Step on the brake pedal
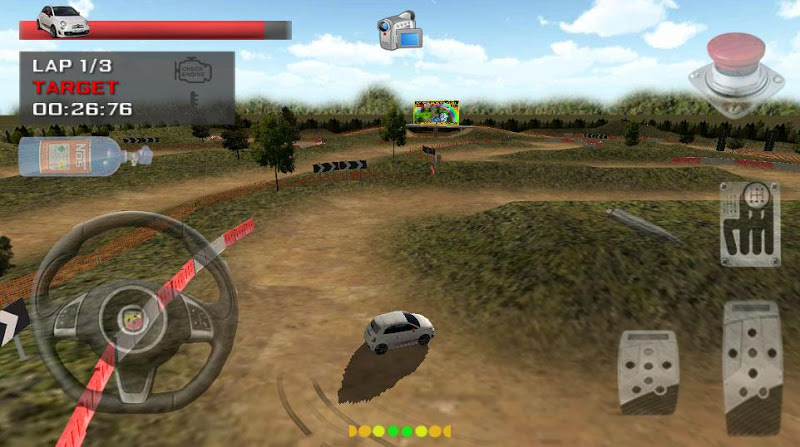Viewport: 800px width, 447px height. point(648,370)
